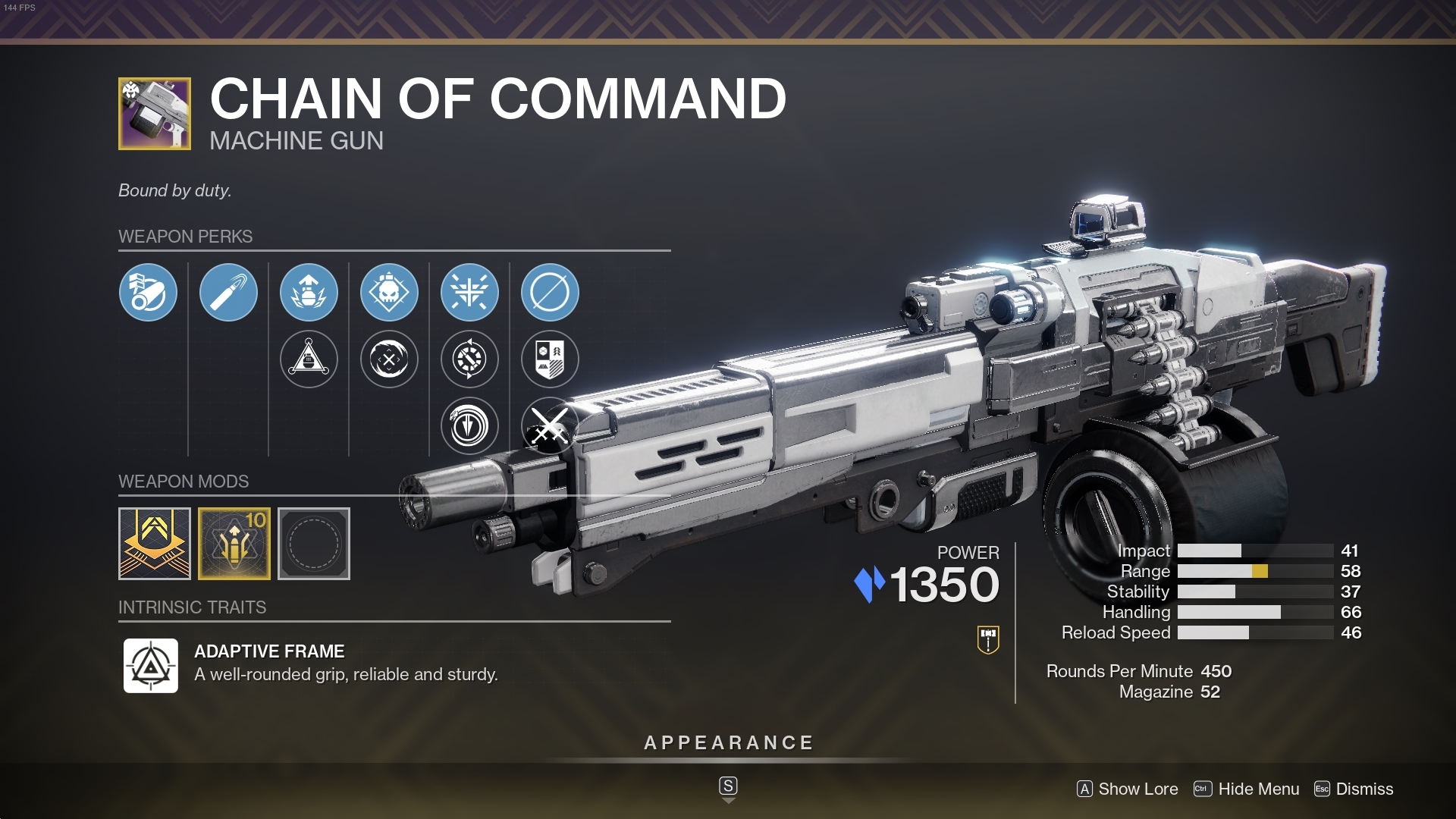Expand the Appearance section chevron
This screenshot has width=1456, height=819.
[x=728, y=799]
